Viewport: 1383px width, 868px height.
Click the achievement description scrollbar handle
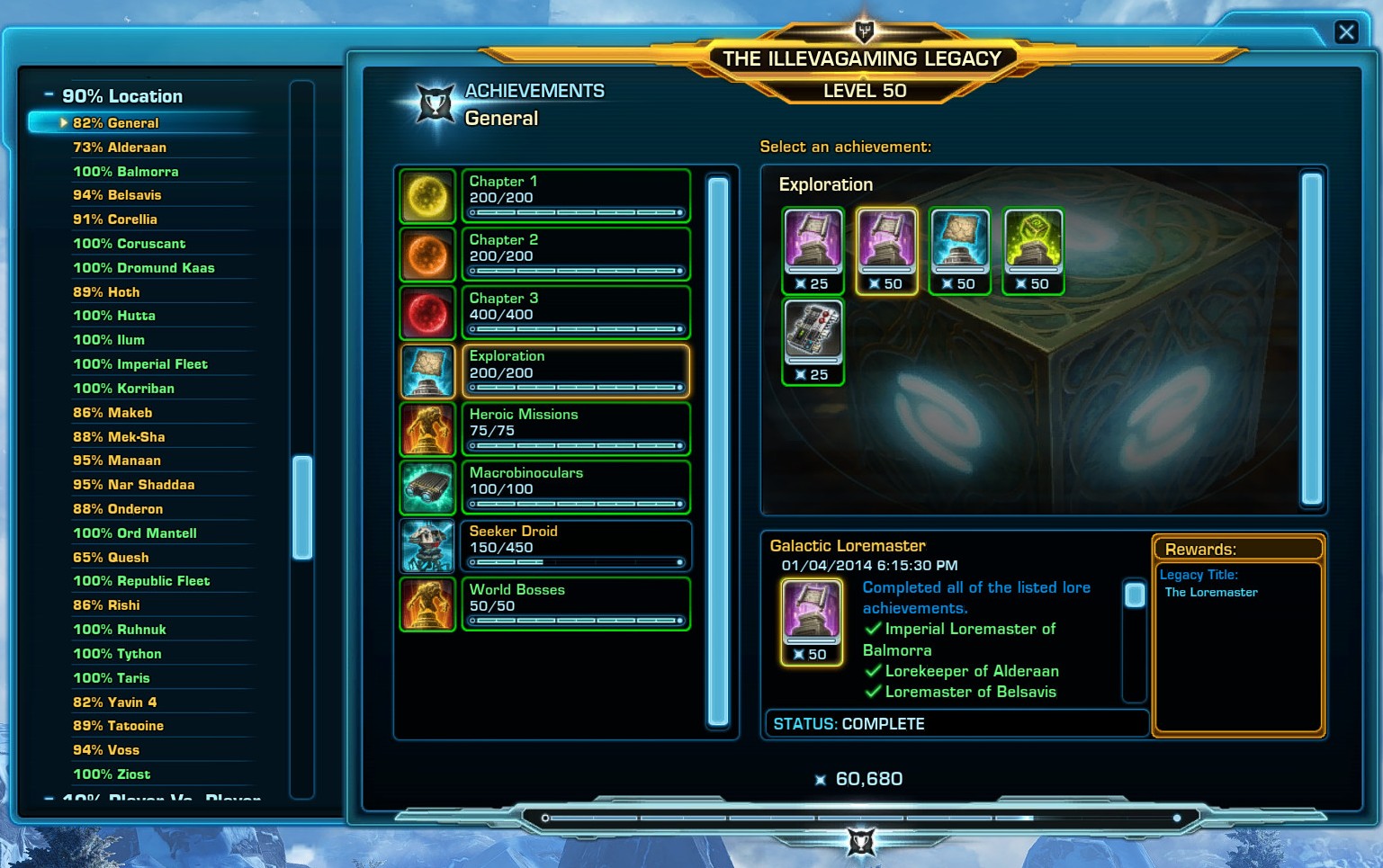1135,595
